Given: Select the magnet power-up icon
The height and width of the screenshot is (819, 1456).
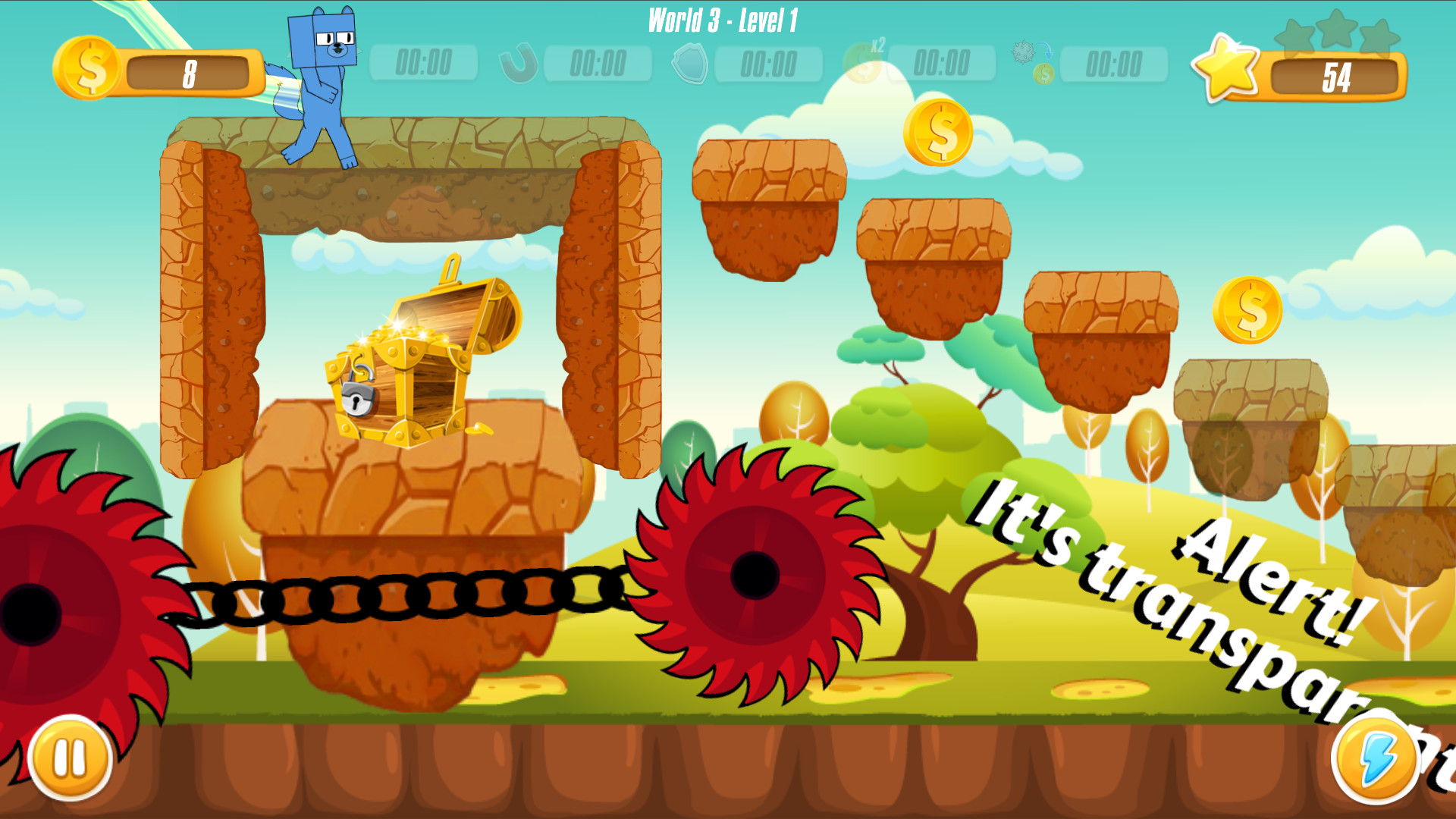Looking at the screenshot, I should [x=519, y=64].
